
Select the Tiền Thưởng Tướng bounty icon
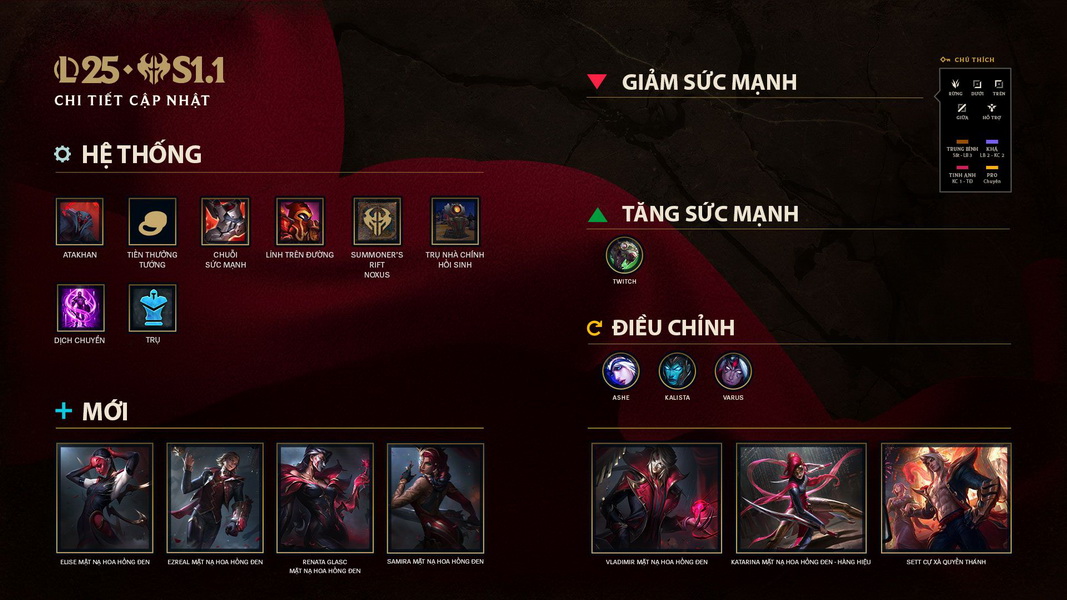pos(152,222)
